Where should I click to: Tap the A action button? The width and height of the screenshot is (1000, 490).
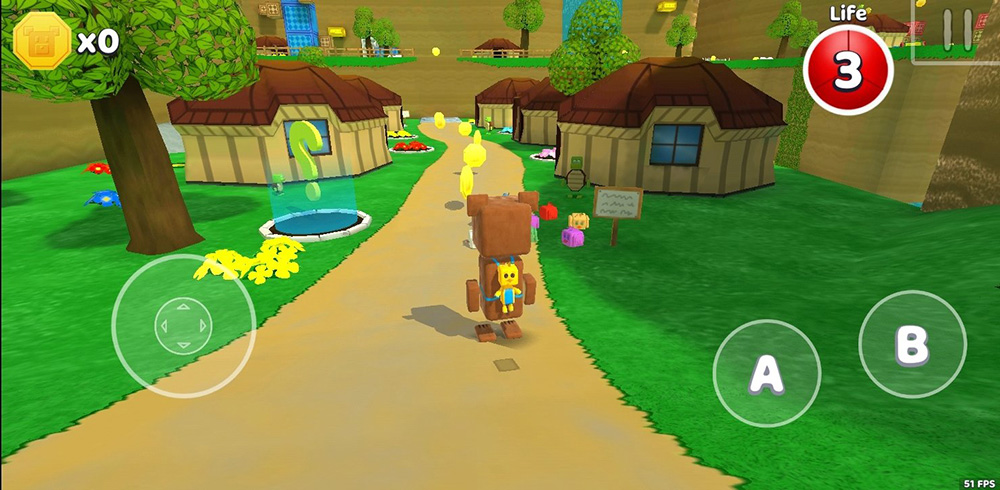click(766, 373)
